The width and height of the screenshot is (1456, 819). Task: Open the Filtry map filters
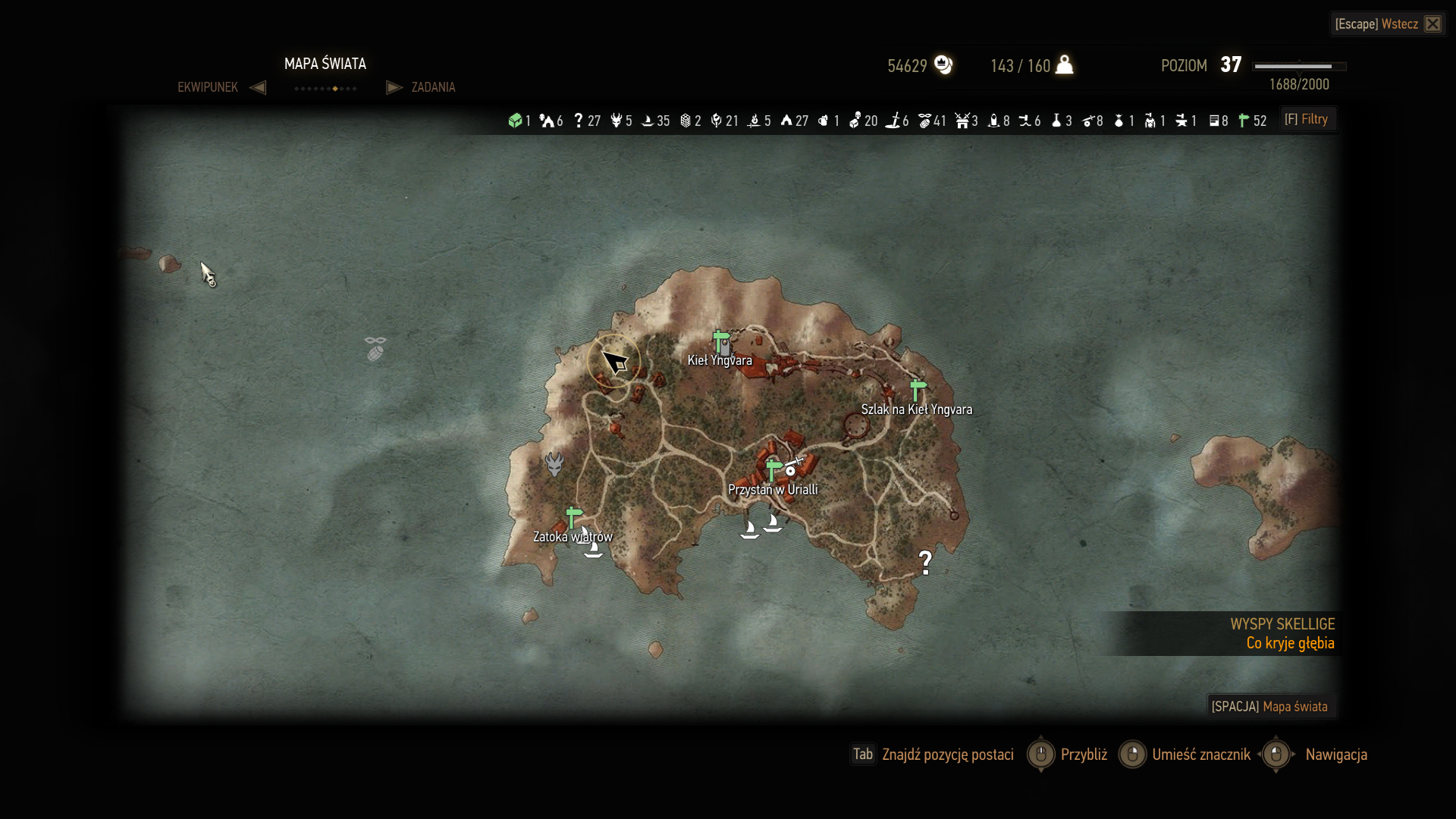tap(1307, 119)
